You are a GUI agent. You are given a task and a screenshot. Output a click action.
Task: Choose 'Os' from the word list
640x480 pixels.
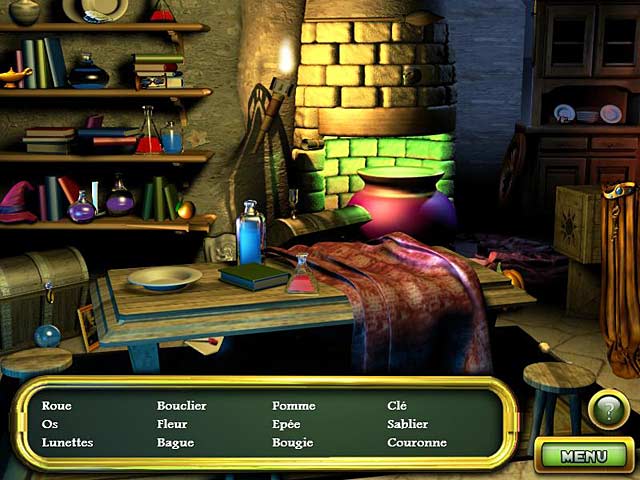tap(50, 424)
